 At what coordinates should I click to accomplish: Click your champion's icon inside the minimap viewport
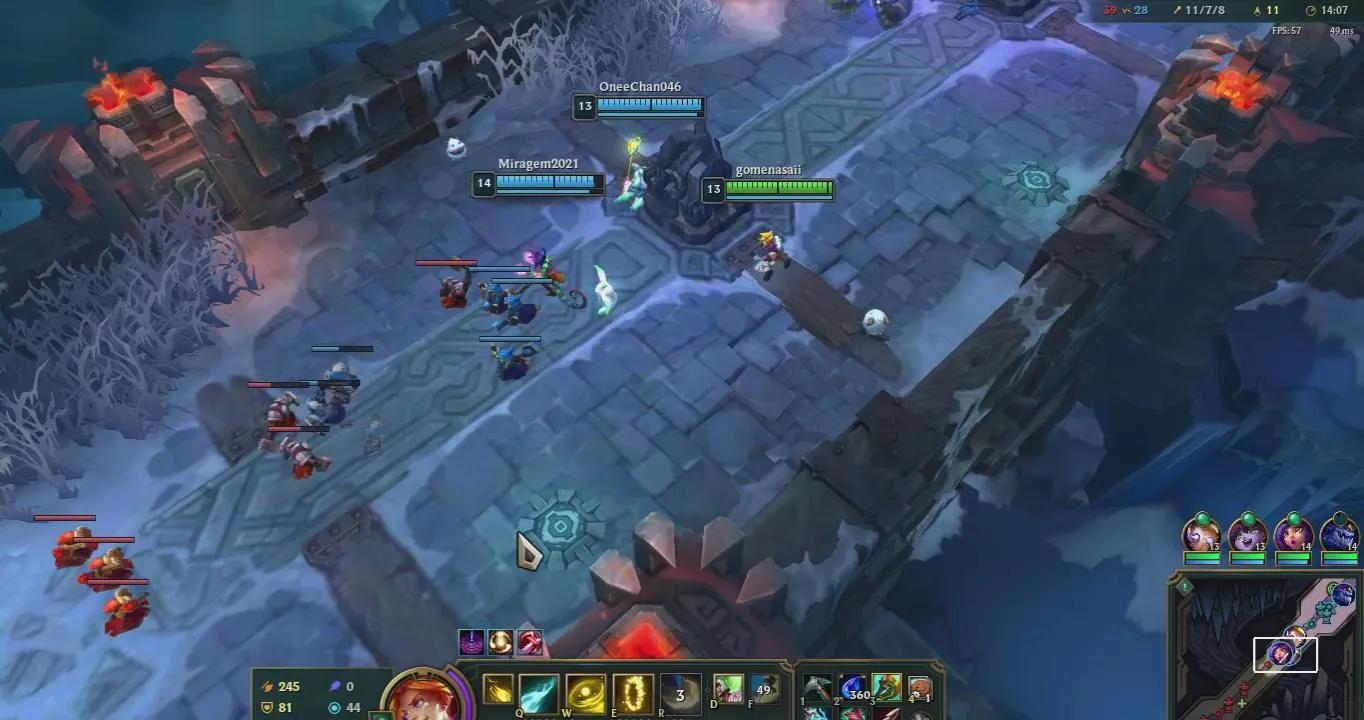[1280, 652]
